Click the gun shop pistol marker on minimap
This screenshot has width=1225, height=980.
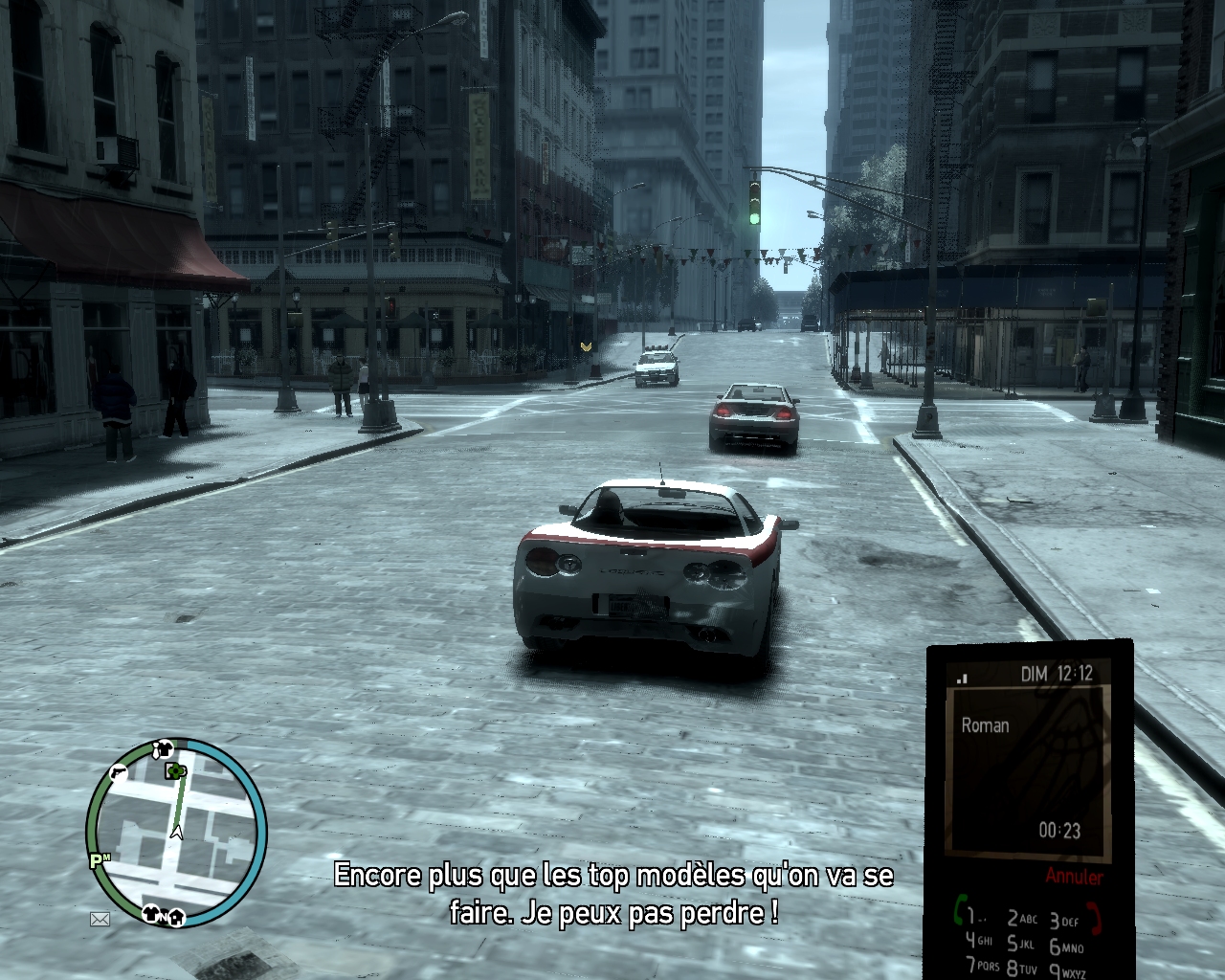pos(118,772)
